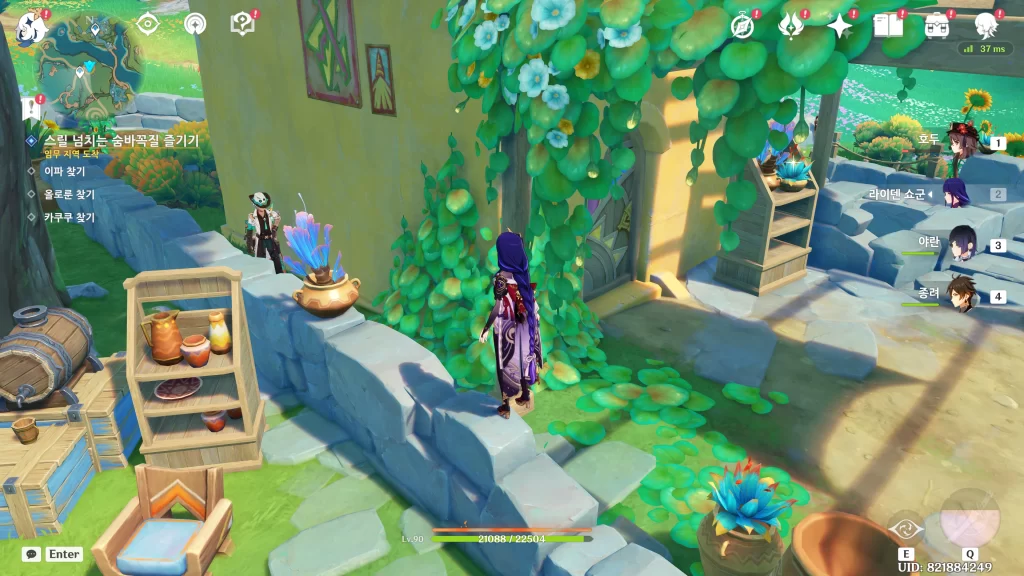The width and height of the screenshot is (1024, 576).
Task: Open the four-pointed star wish icon
Action: point(839,25)
